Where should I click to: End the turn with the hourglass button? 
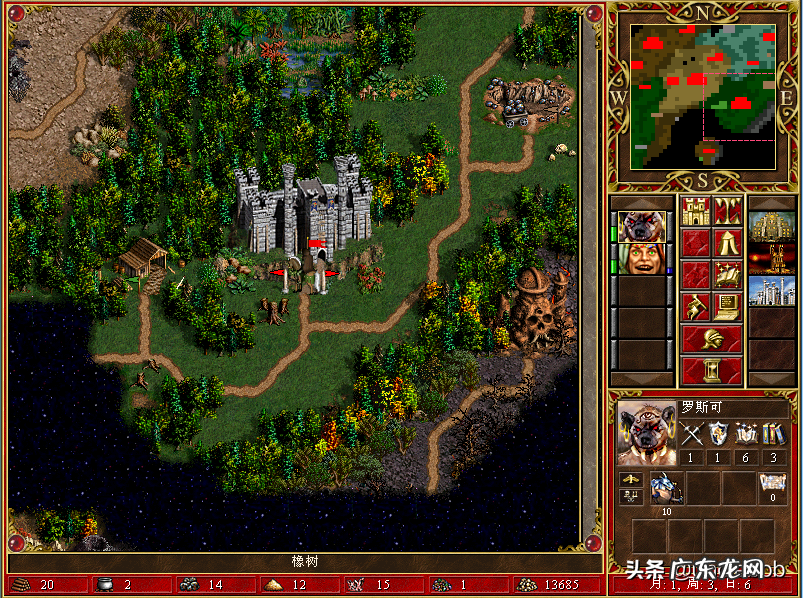pyautogui.click(x=711, y=370)
